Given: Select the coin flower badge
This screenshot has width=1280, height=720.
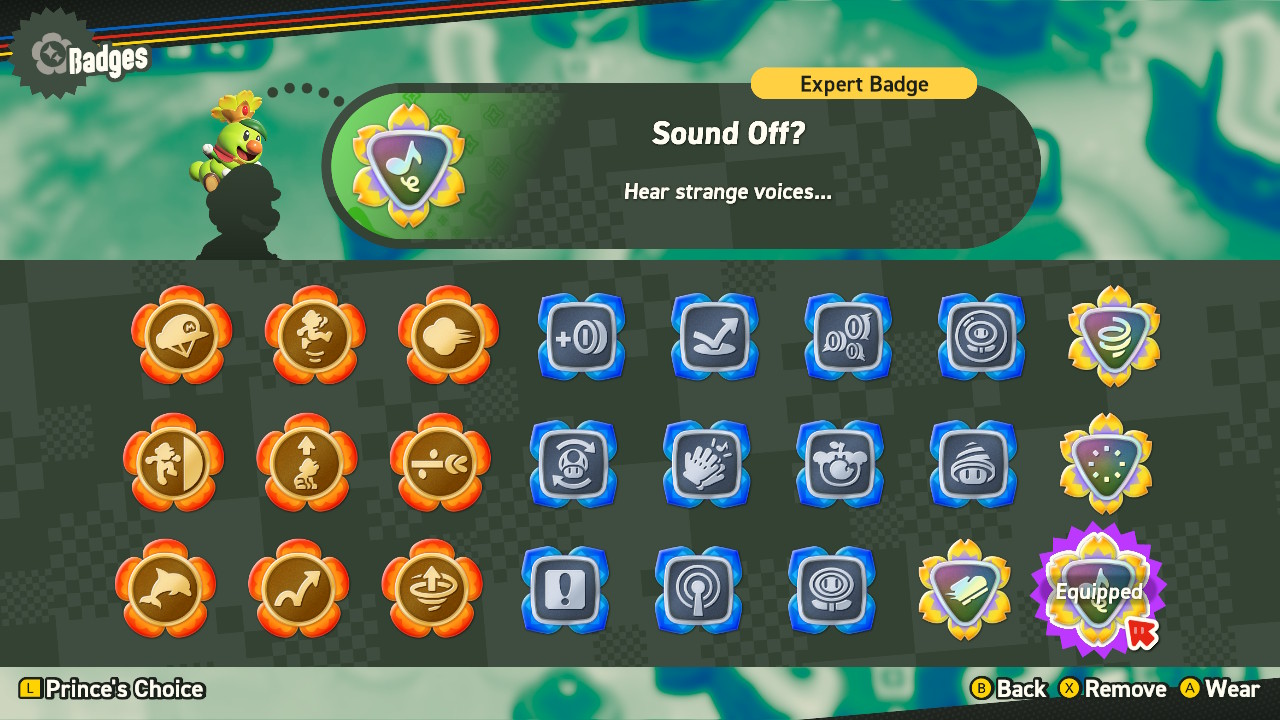Looking at the screenshot, I should click(832, 592).
